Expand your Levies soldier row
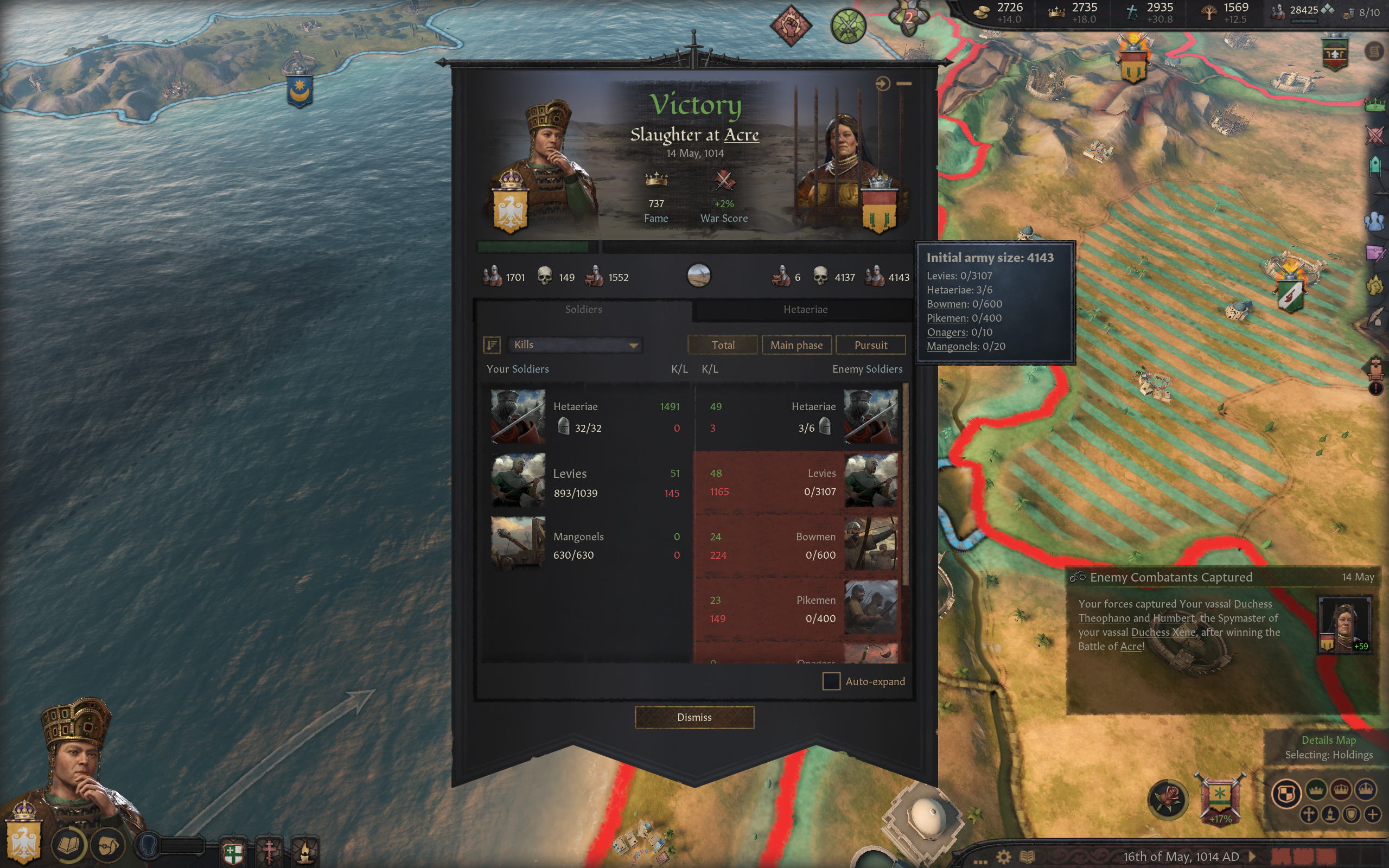 [x=585, y=482]
